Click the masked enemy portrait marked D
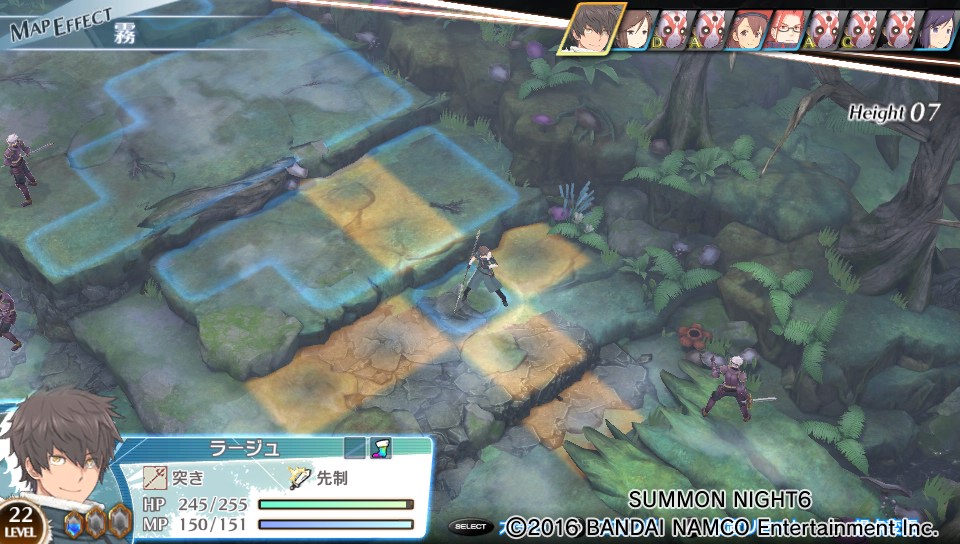 point(670,32)
